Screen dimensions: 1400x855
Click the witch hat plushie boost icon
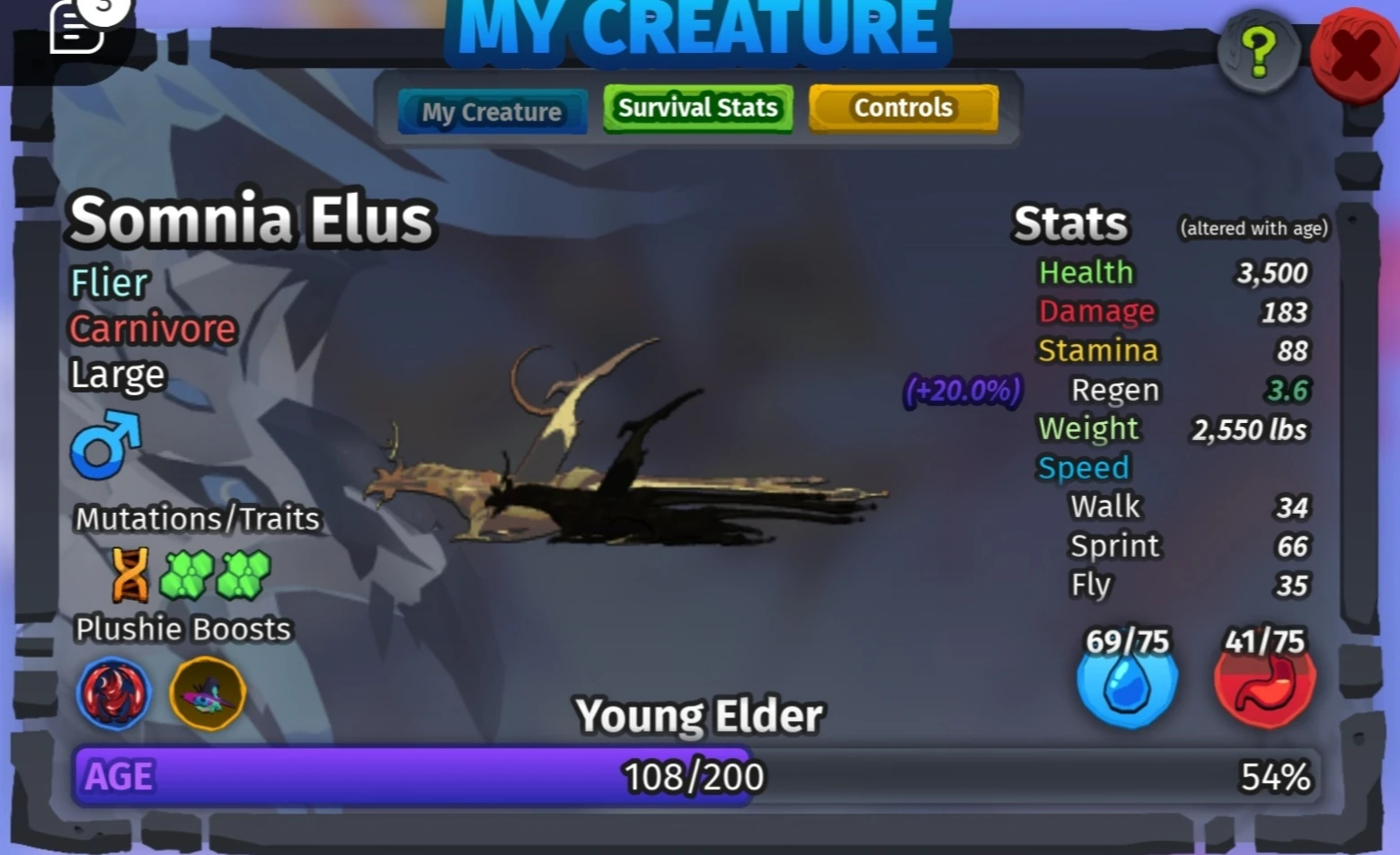[x=207, y=694]
